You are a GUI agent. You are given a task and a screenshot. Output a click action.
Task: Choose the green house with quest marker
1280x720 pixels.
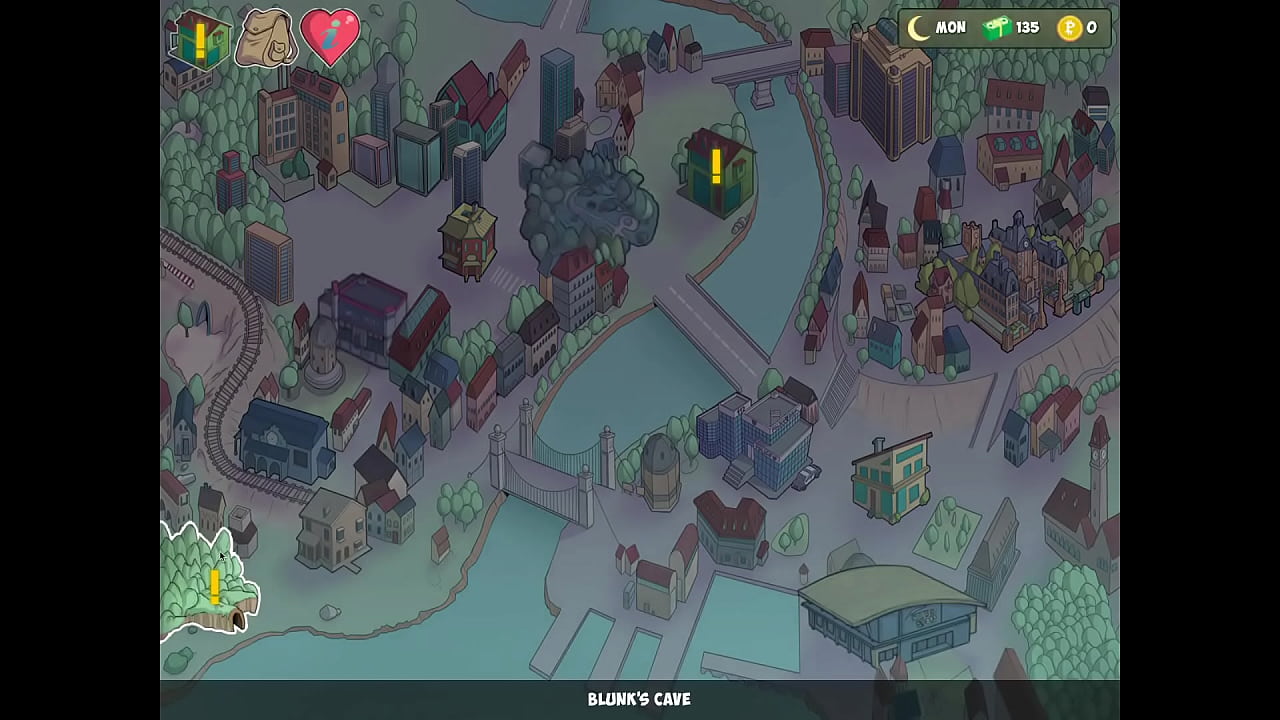click(x=716, y=168)
